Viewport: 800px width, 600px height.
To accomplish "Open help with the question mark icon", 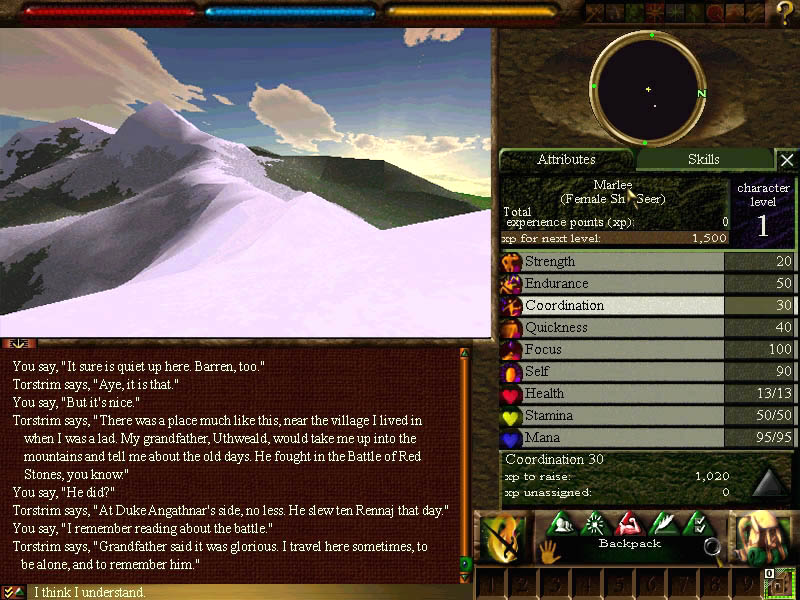I will point(785,12).
